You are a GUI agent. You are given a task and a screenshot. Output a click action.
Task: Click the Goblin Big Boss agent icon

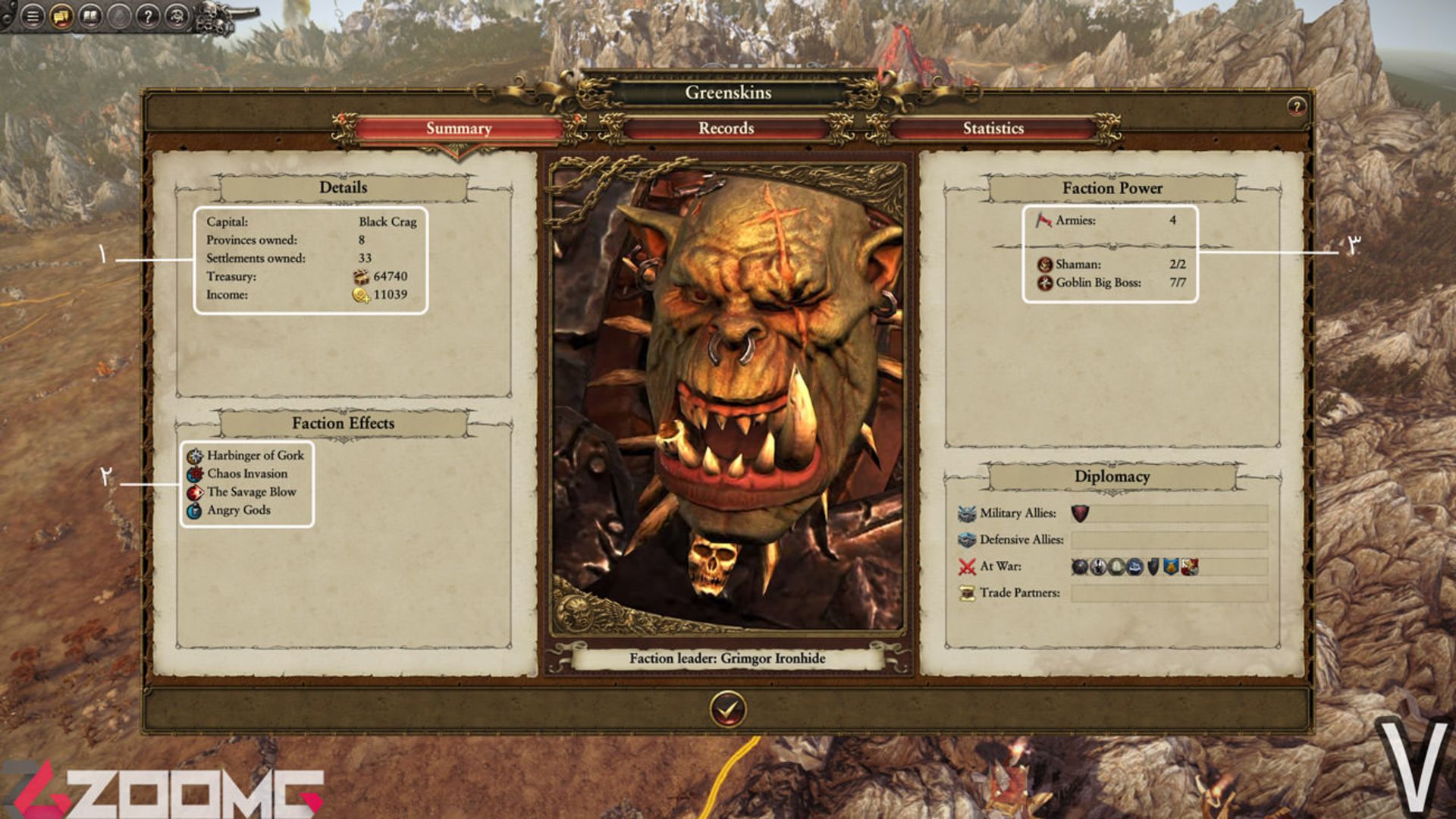(x=1045, y=283)
